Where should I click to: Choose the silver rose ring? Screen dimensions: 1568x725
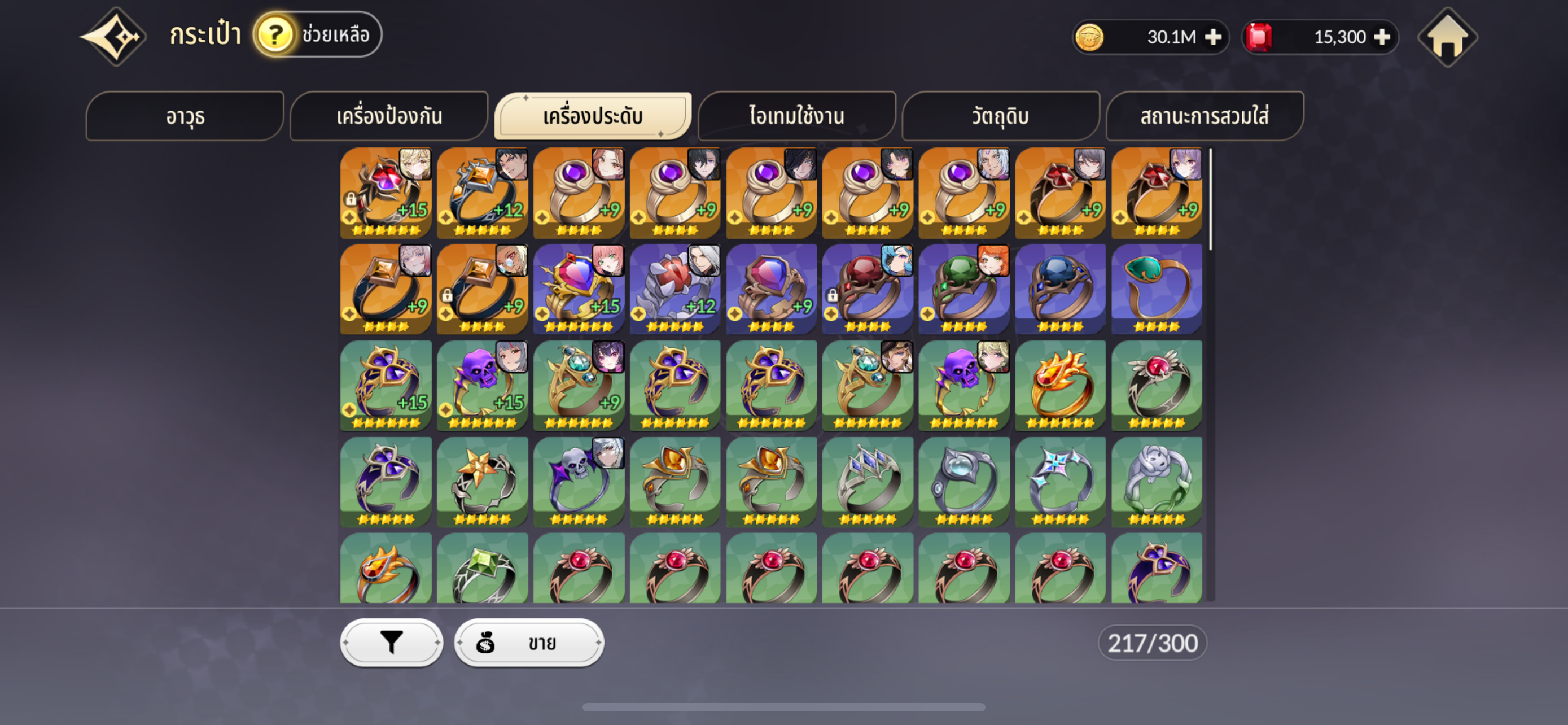pos(1156,481)
